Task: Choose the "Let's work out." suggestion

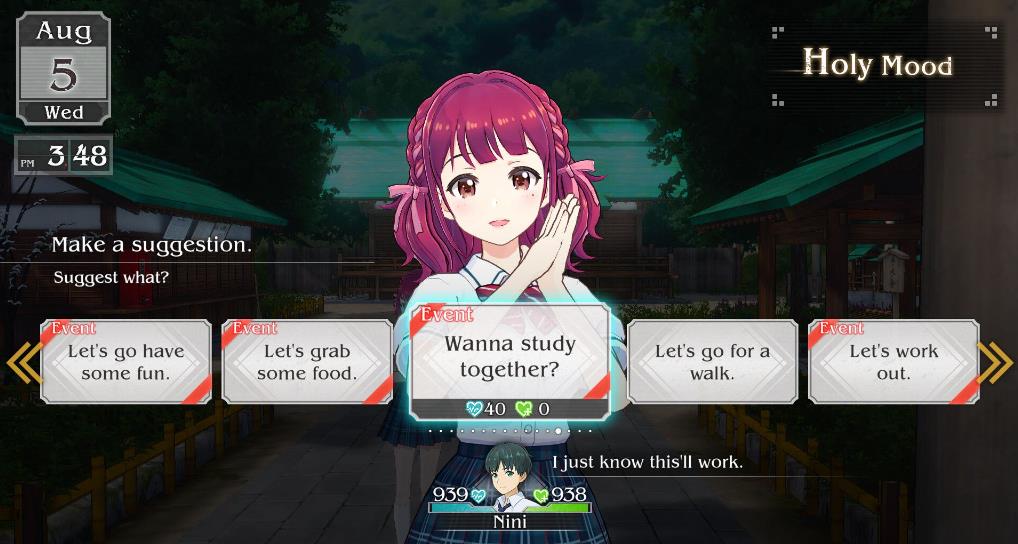Action: (893, 362)
